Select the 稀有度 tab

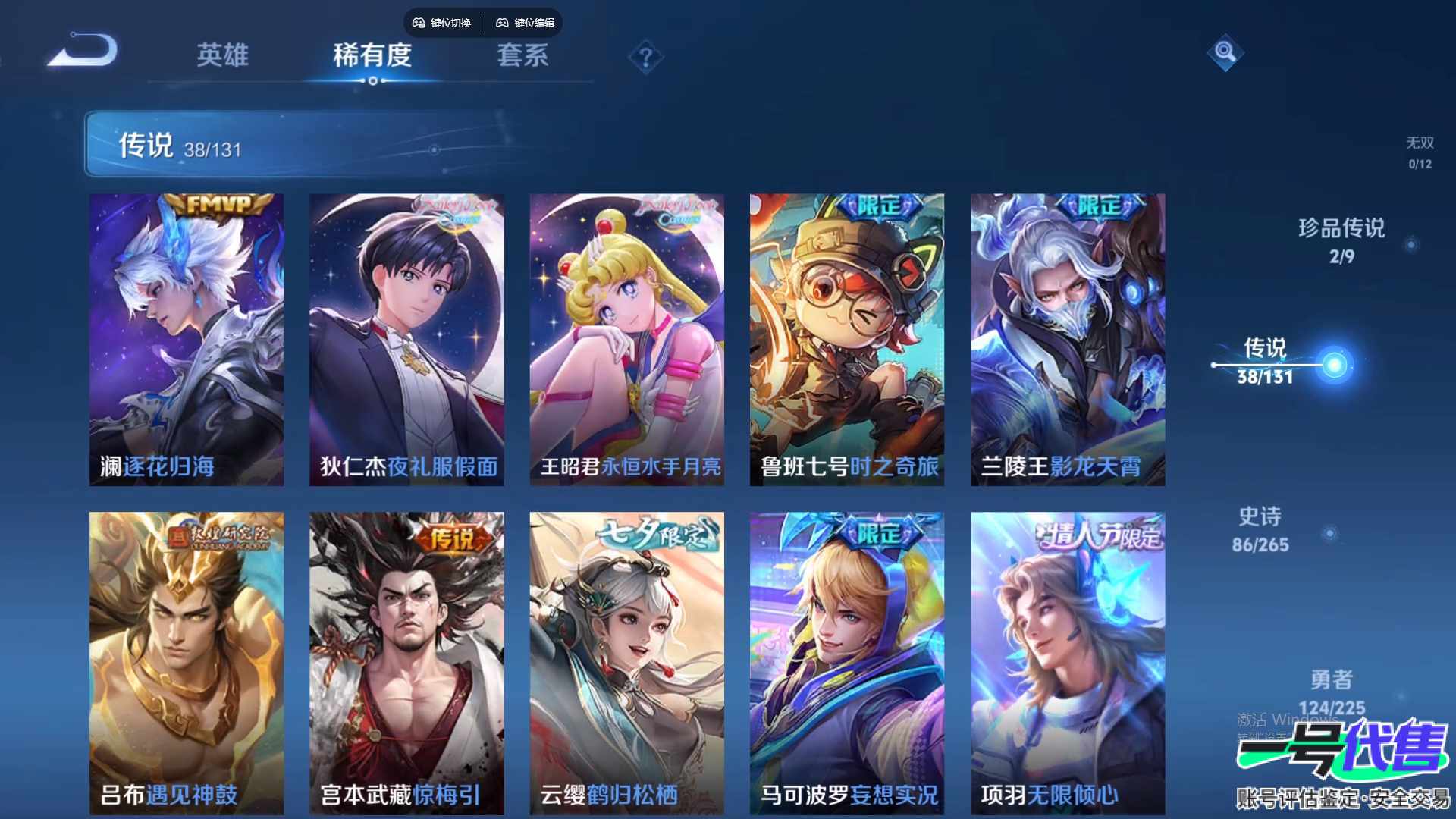372,55
